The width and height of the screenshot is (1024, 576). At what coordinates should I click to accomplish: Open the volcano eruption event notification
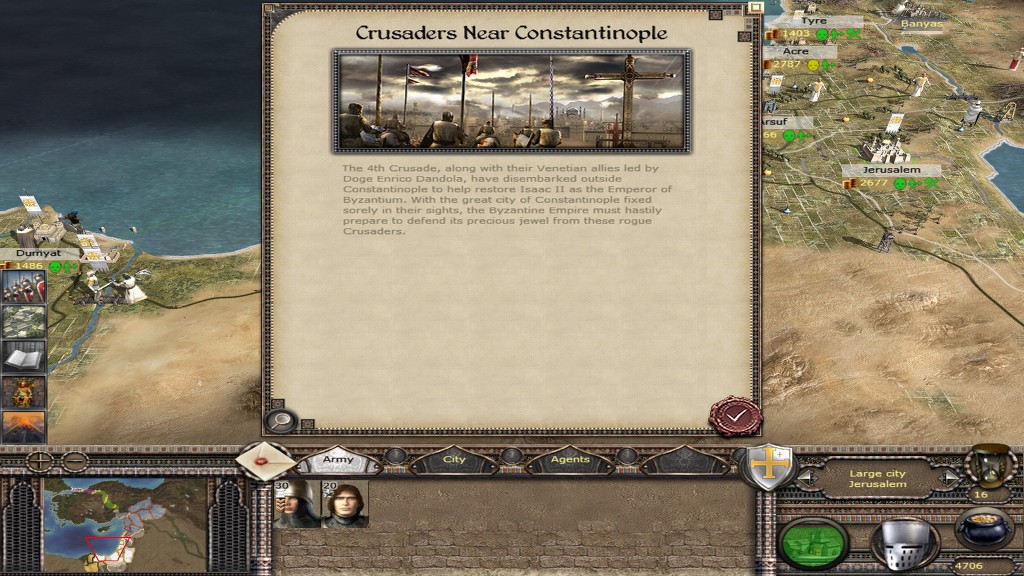[24, 427]
